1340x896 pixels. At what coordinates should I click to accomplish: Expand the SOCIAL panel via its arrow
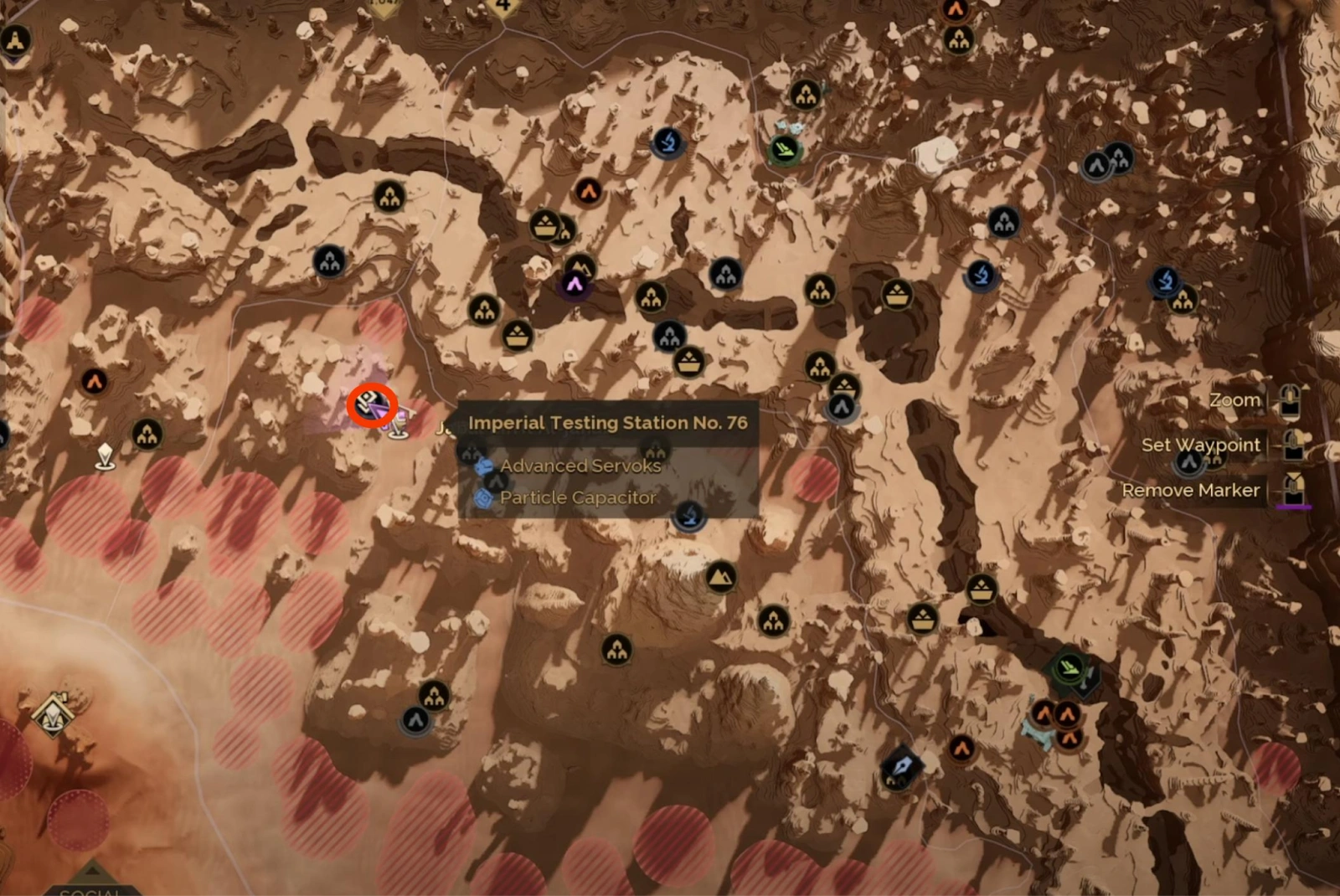[92, 869]
